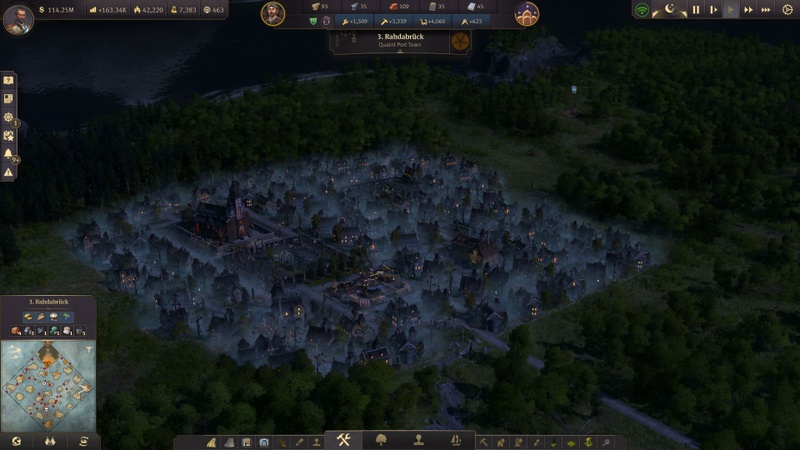Pause the game speed
800x450 pixels.
(696, 10)
